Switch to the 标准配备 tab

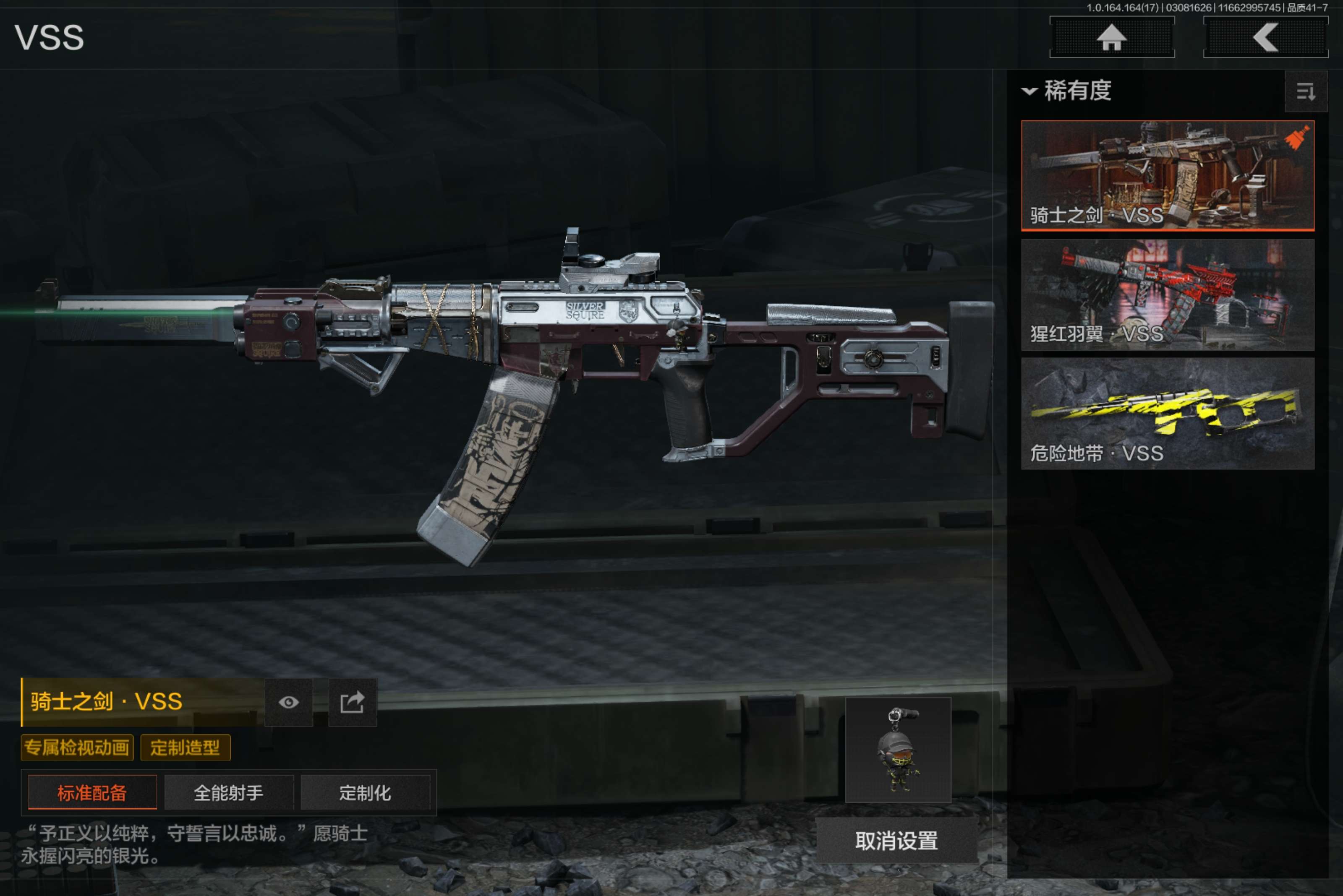click(92, 792)
